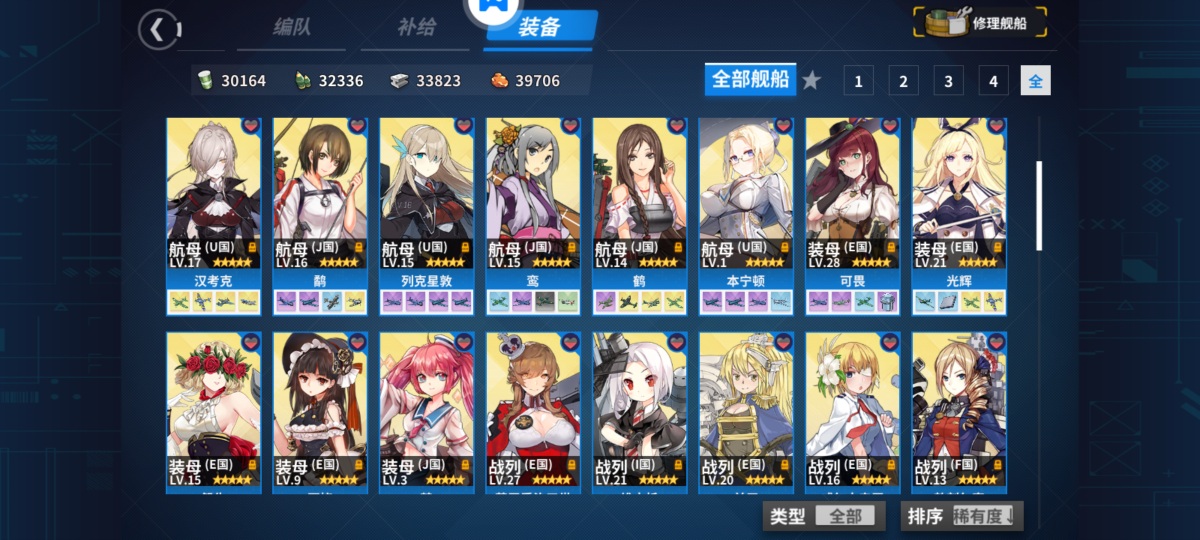Go back using the arrow button
This screenshot has height=540, width=1200.
click(x=157, y=29)
